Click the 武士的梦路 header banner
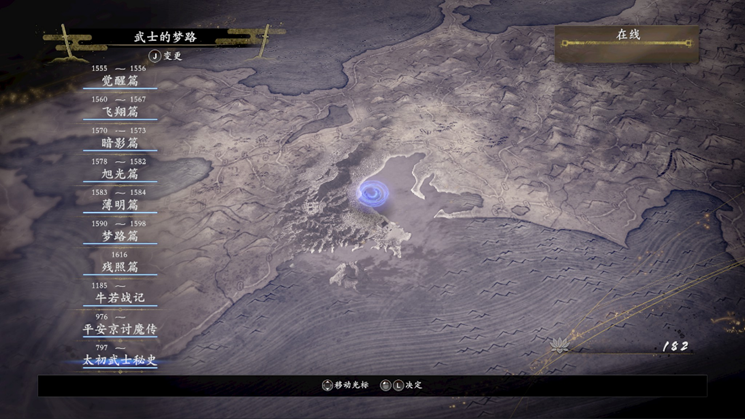Screen dimensions: 745x419 click(165, 38)
